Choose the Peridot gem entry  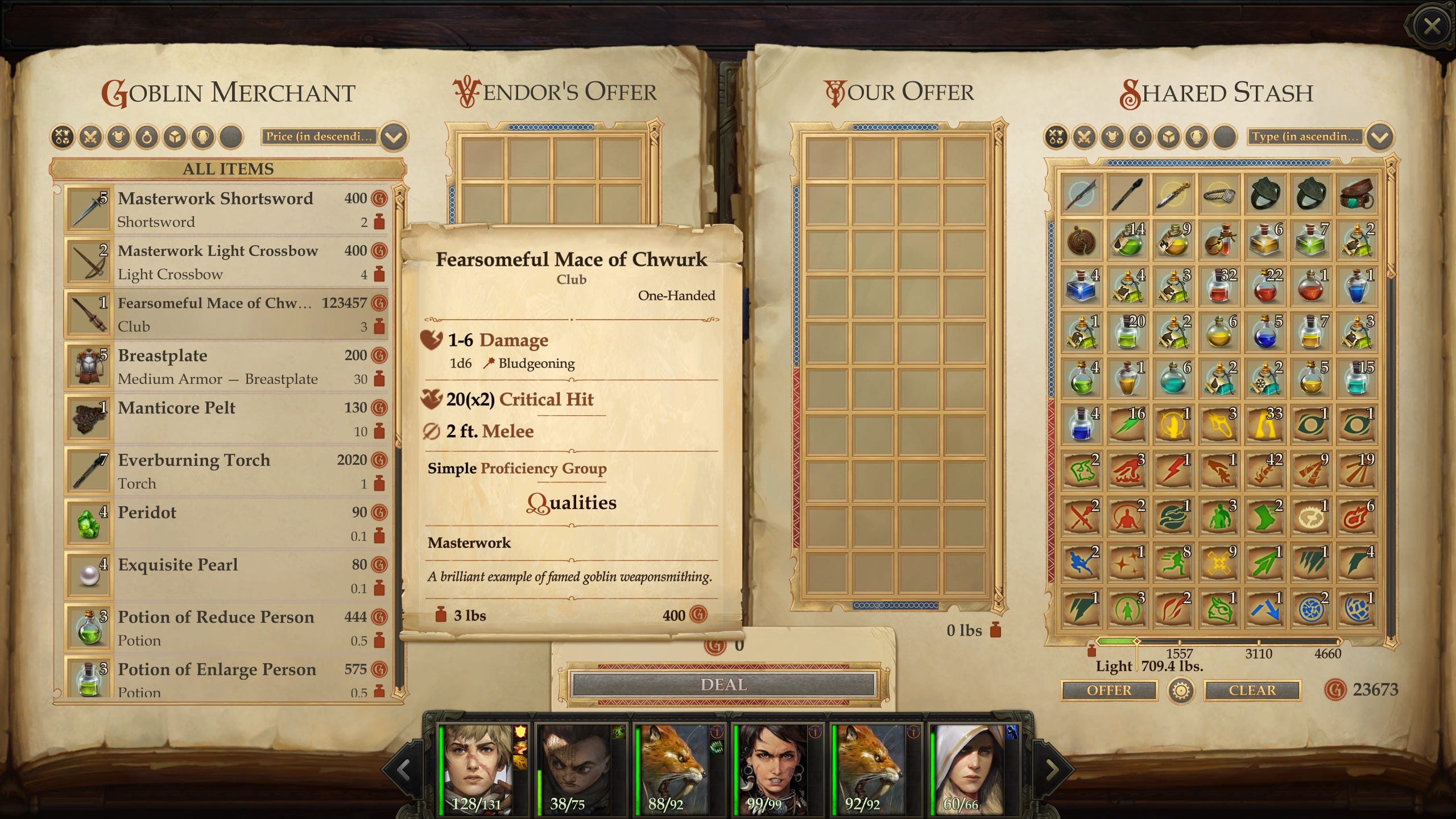227,523
